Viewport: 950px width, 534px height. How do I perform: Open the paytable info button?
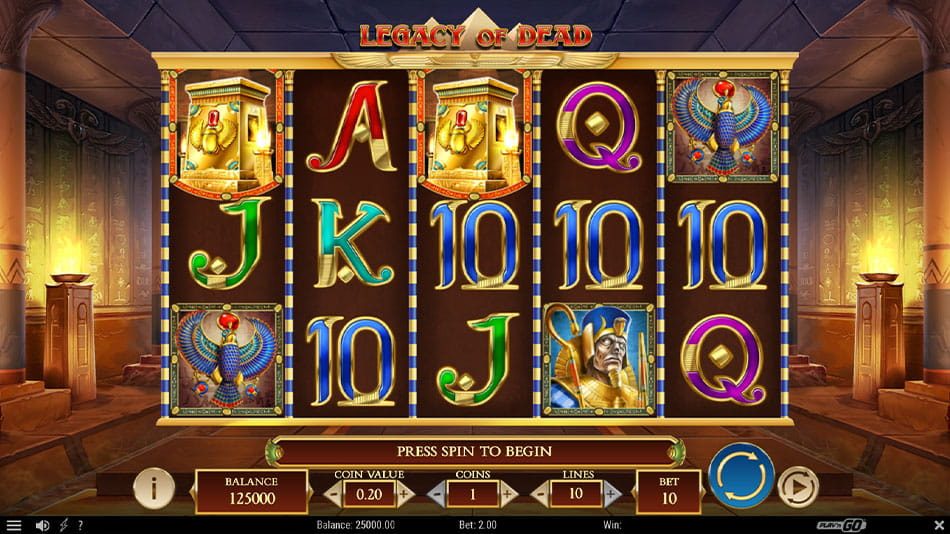pos(154,488)
